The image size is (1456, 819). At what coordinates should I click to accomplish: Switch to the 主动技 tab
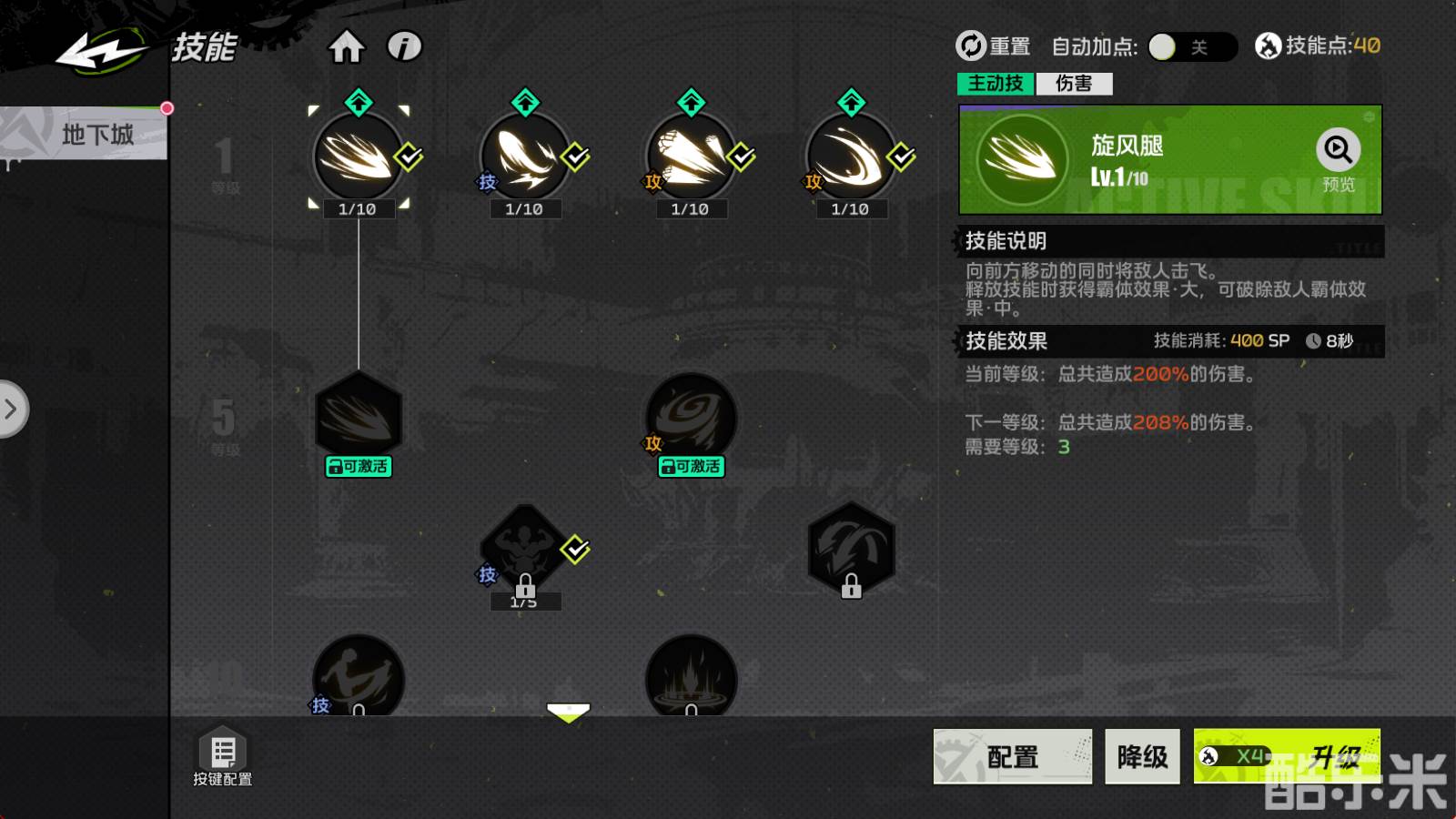coord(995,84)
